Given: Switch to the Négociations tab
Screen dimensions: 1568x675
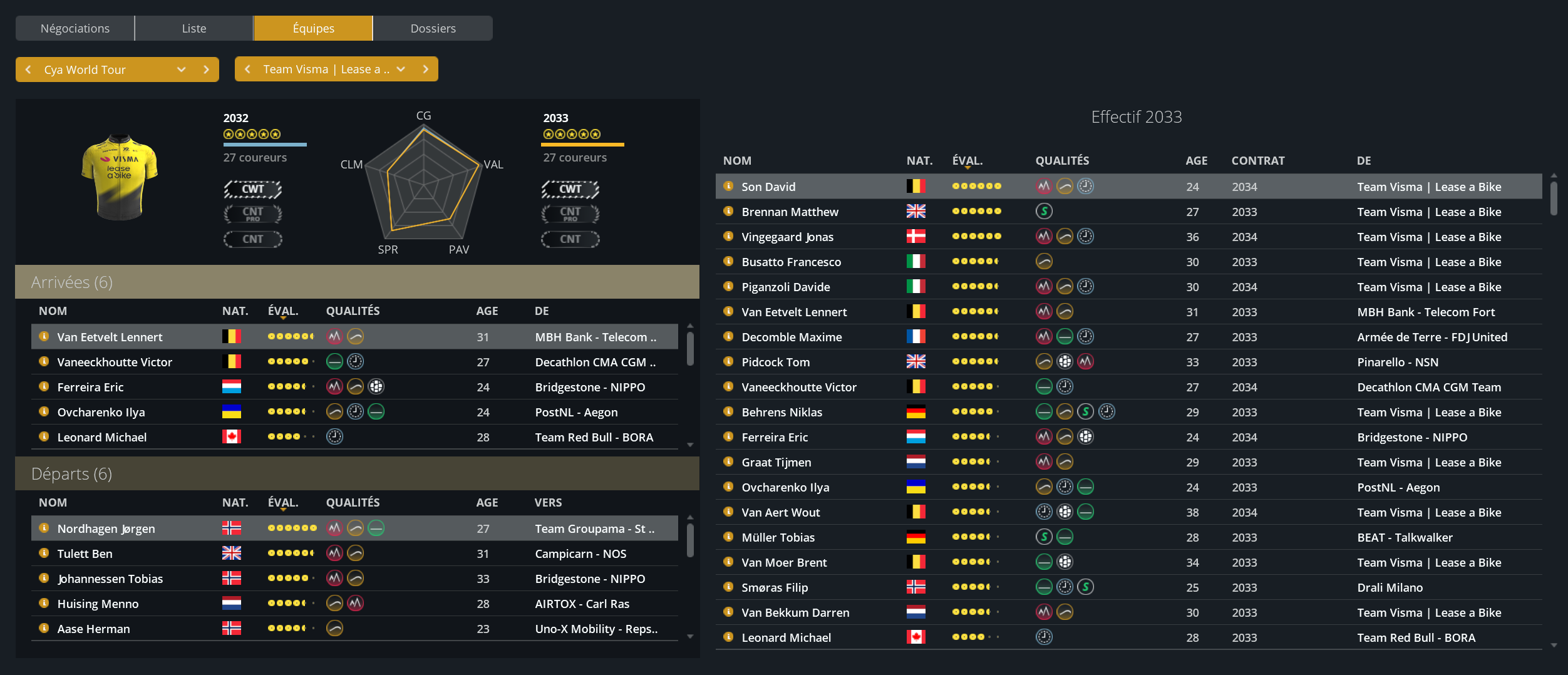Looking at the screenshot, I should click(x=75, y=28).
